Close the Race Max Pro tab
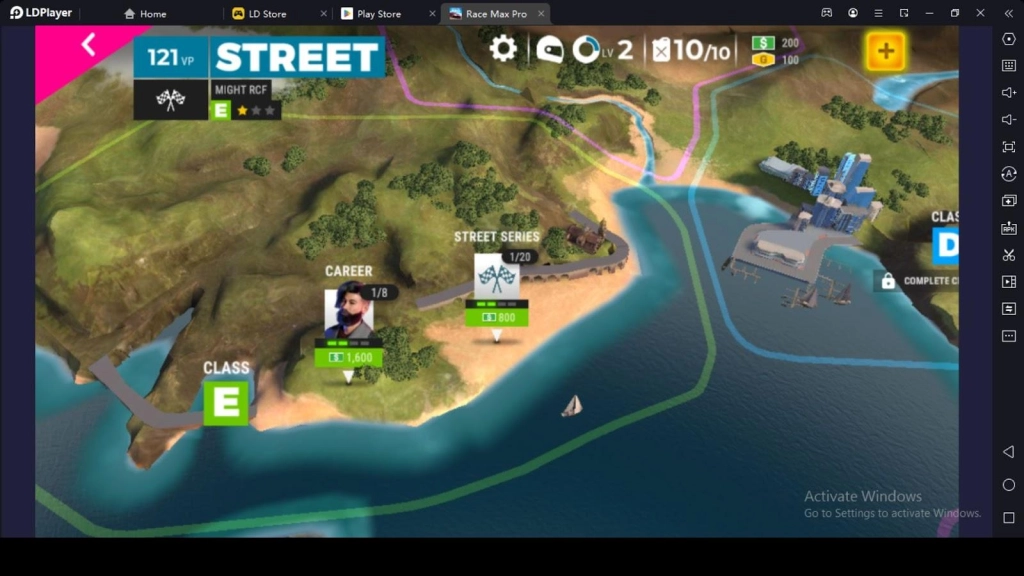The height and width of the screenshot is (576, 1024). pos(541,14)
